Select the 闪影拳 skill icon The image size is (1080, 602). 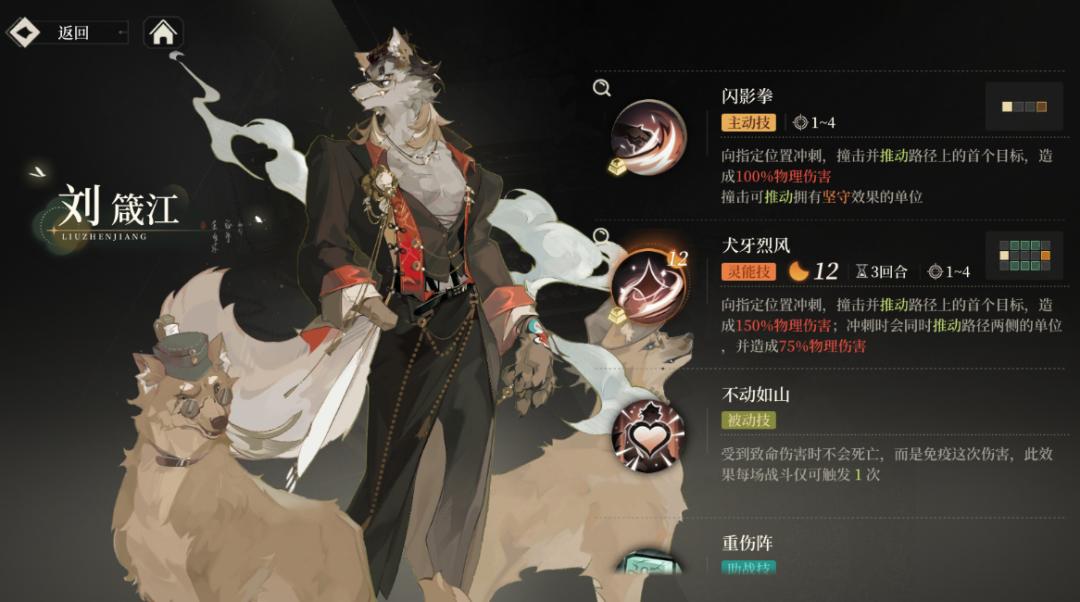pos(648,134)
